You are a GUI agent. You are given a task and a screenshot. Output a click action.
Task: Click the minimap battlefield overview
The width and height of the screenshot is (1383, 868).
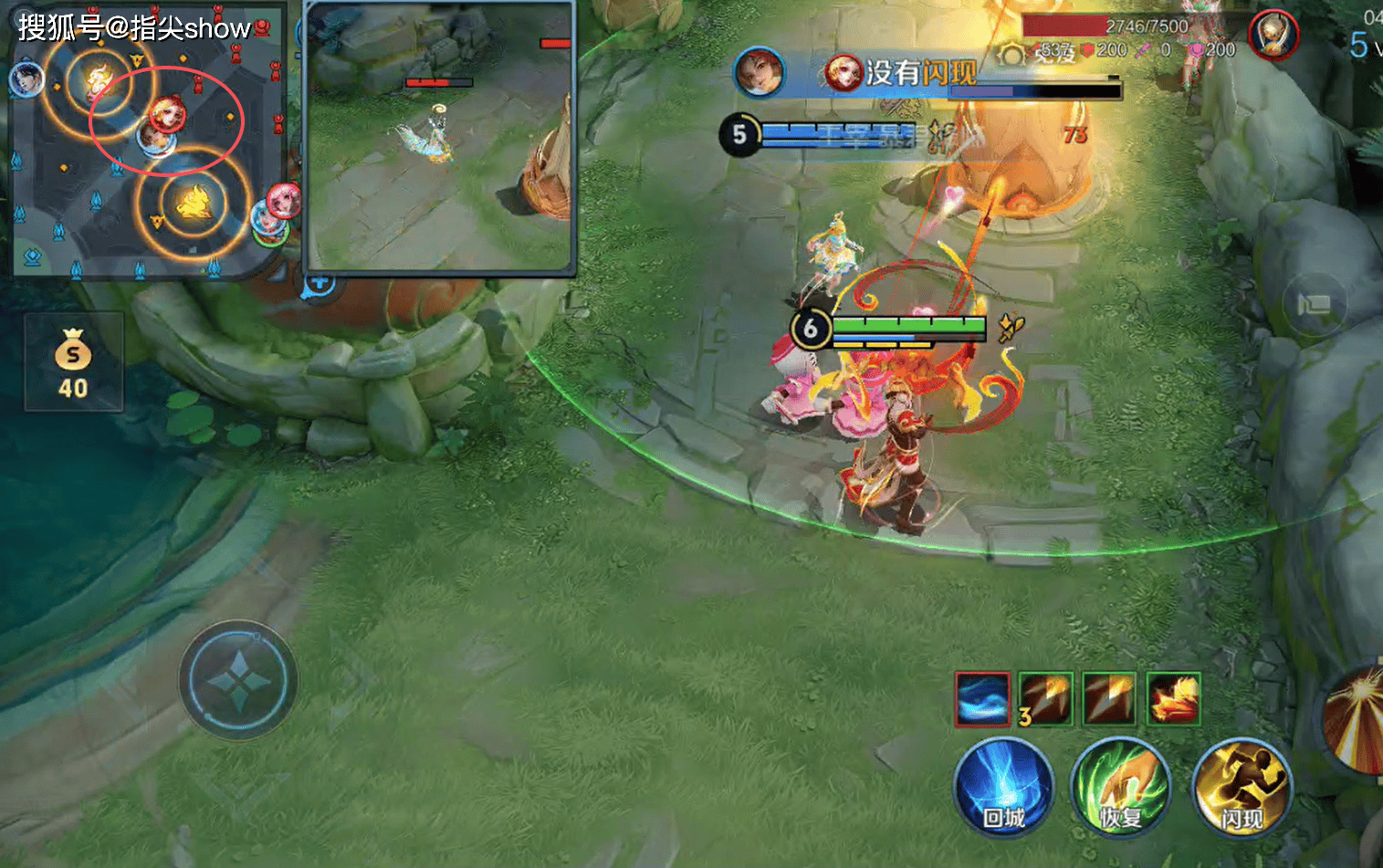146,141
